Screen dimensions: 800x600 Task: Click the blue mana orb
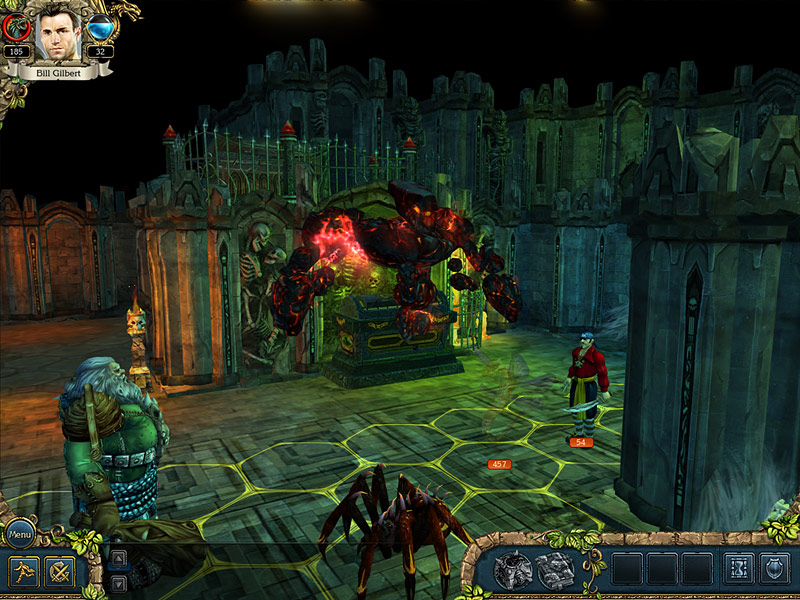pos(100,28)
